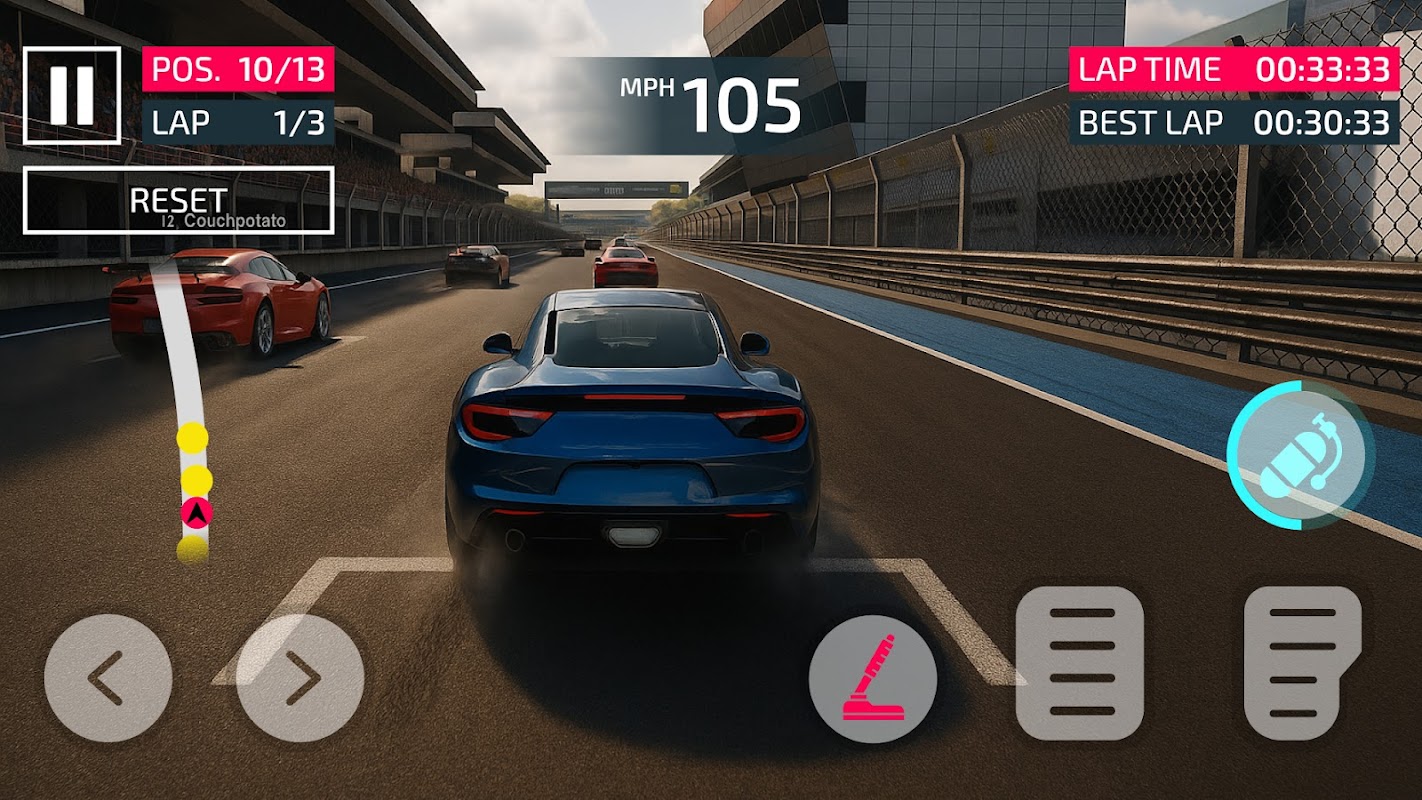Tap the rectangular brake pedal
1422x800 pixels.
1080,663
